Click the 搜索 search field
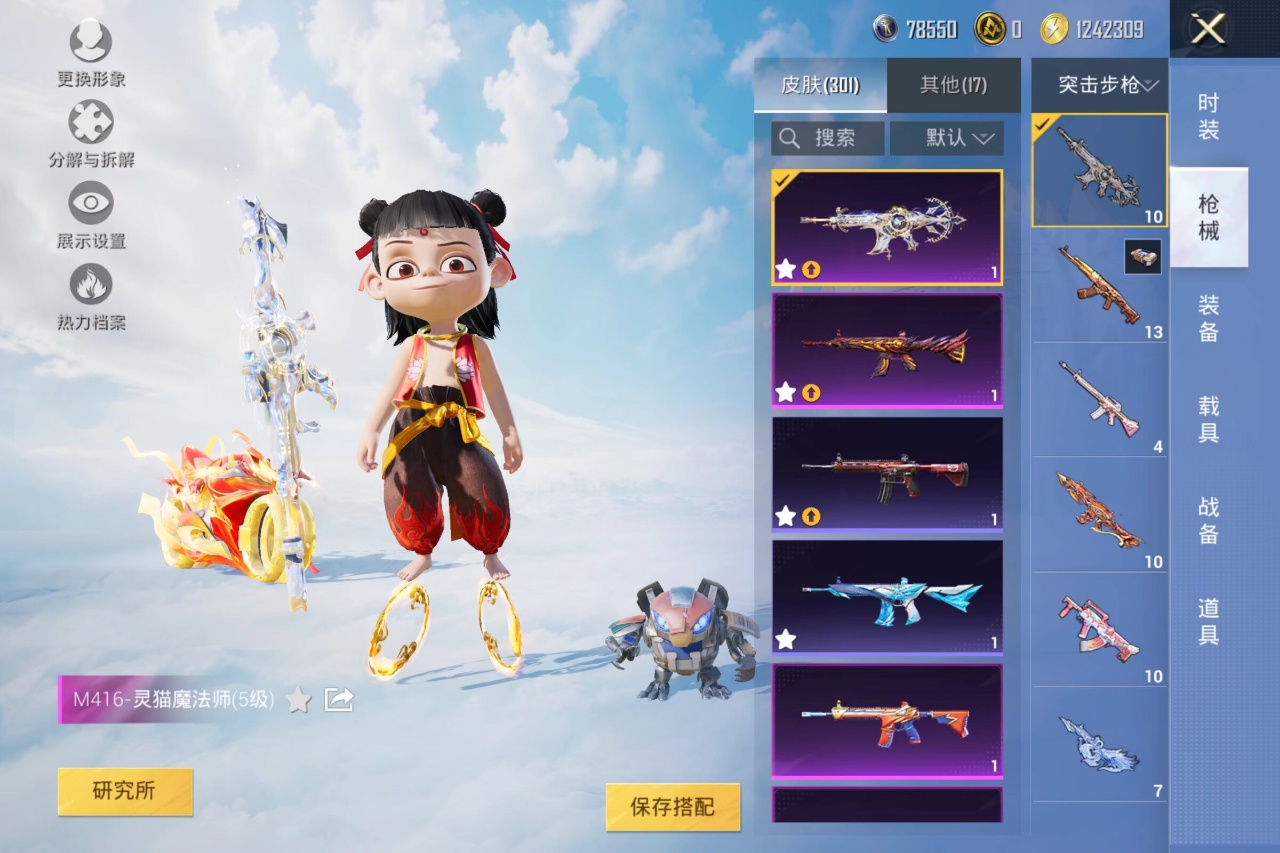Viewport: 1280px width, 853px height. [x=828, y=138]
